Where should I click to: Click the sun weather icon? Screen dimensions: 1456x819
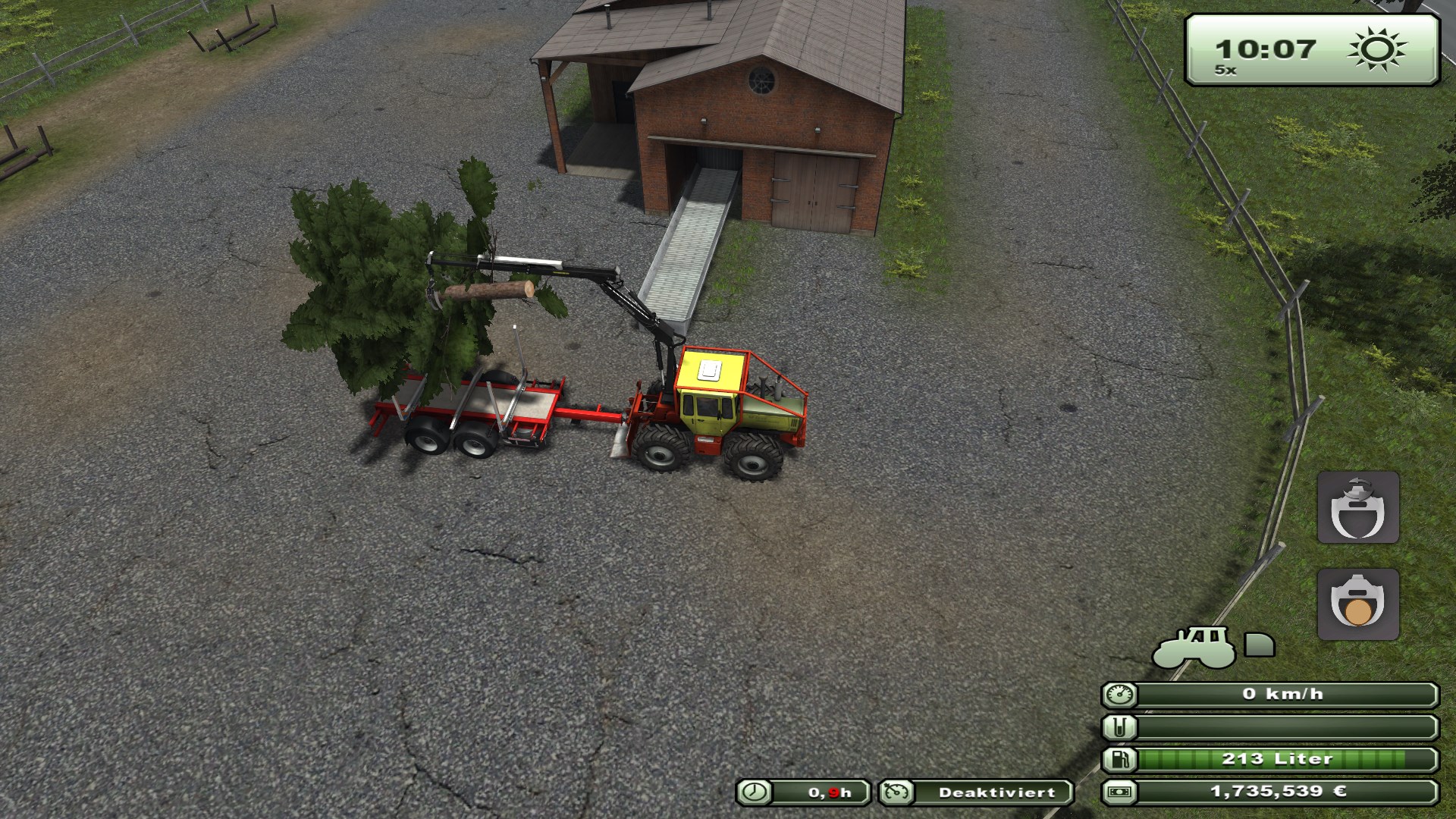click(1377, 50)
